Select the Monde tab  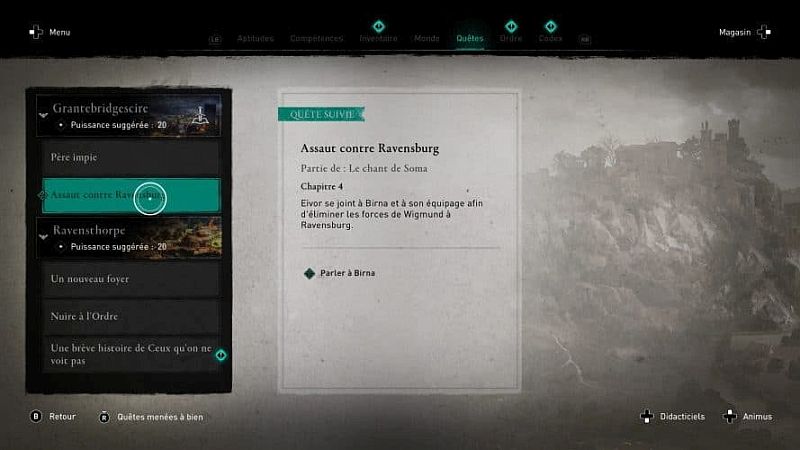pos(428,38)
